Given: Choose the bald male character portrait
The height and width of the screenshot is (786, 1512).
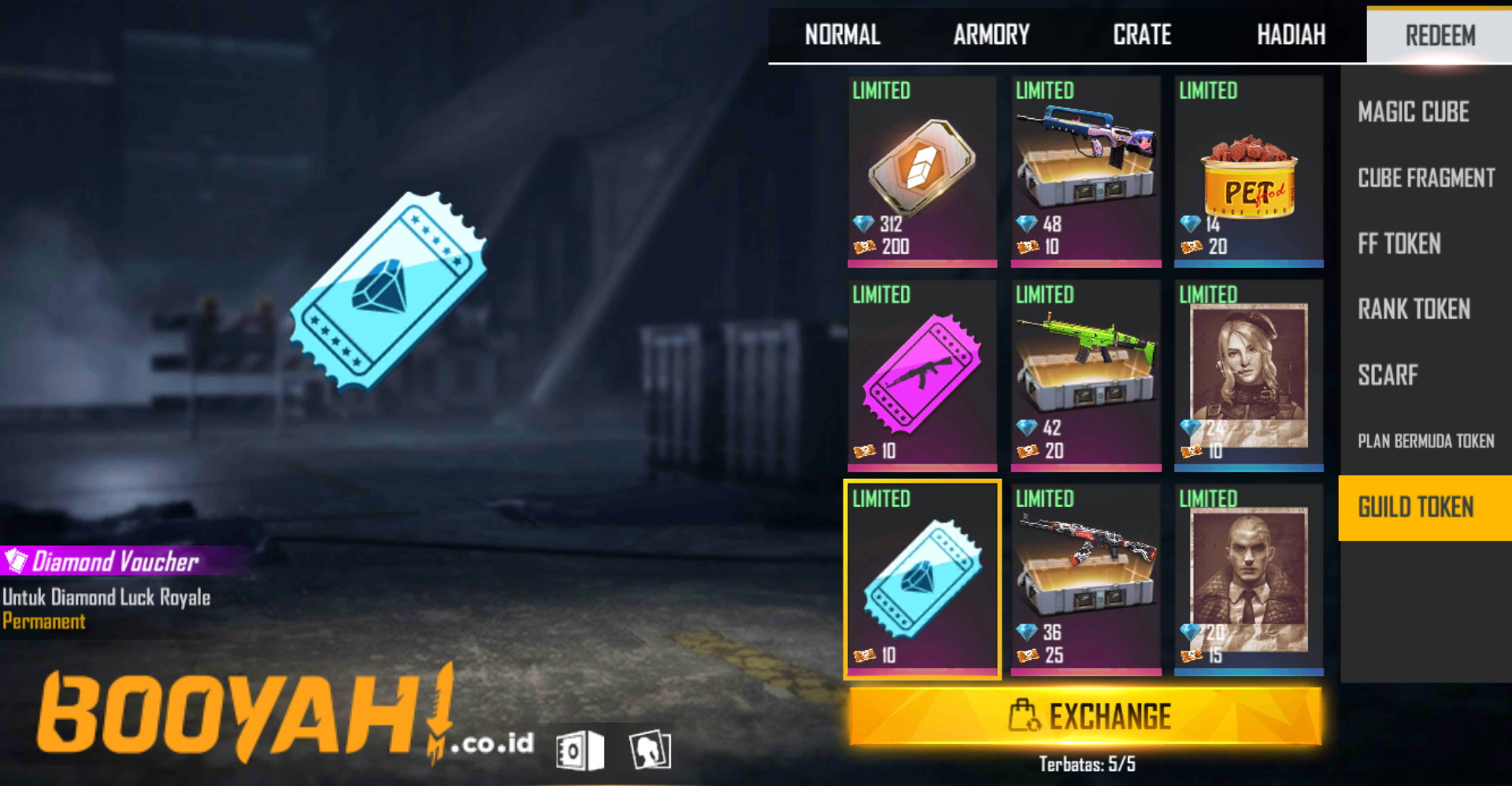Looking at the screenshot, I should coord(1248,580).
